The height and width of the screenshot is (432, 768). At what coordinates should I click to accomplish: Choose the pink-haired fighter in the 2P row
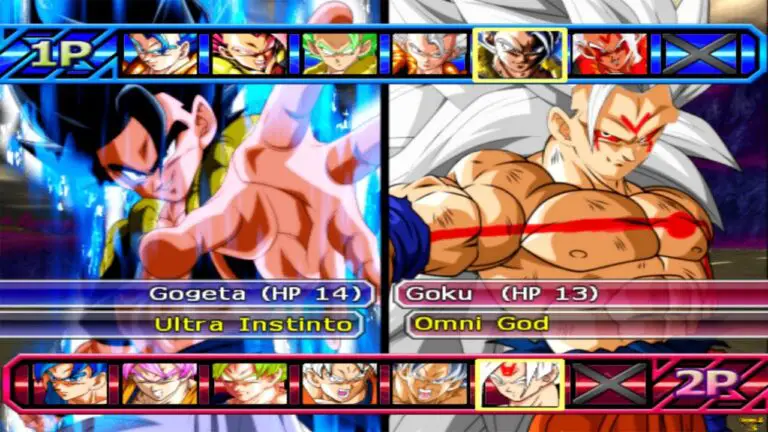click(159, 383)
